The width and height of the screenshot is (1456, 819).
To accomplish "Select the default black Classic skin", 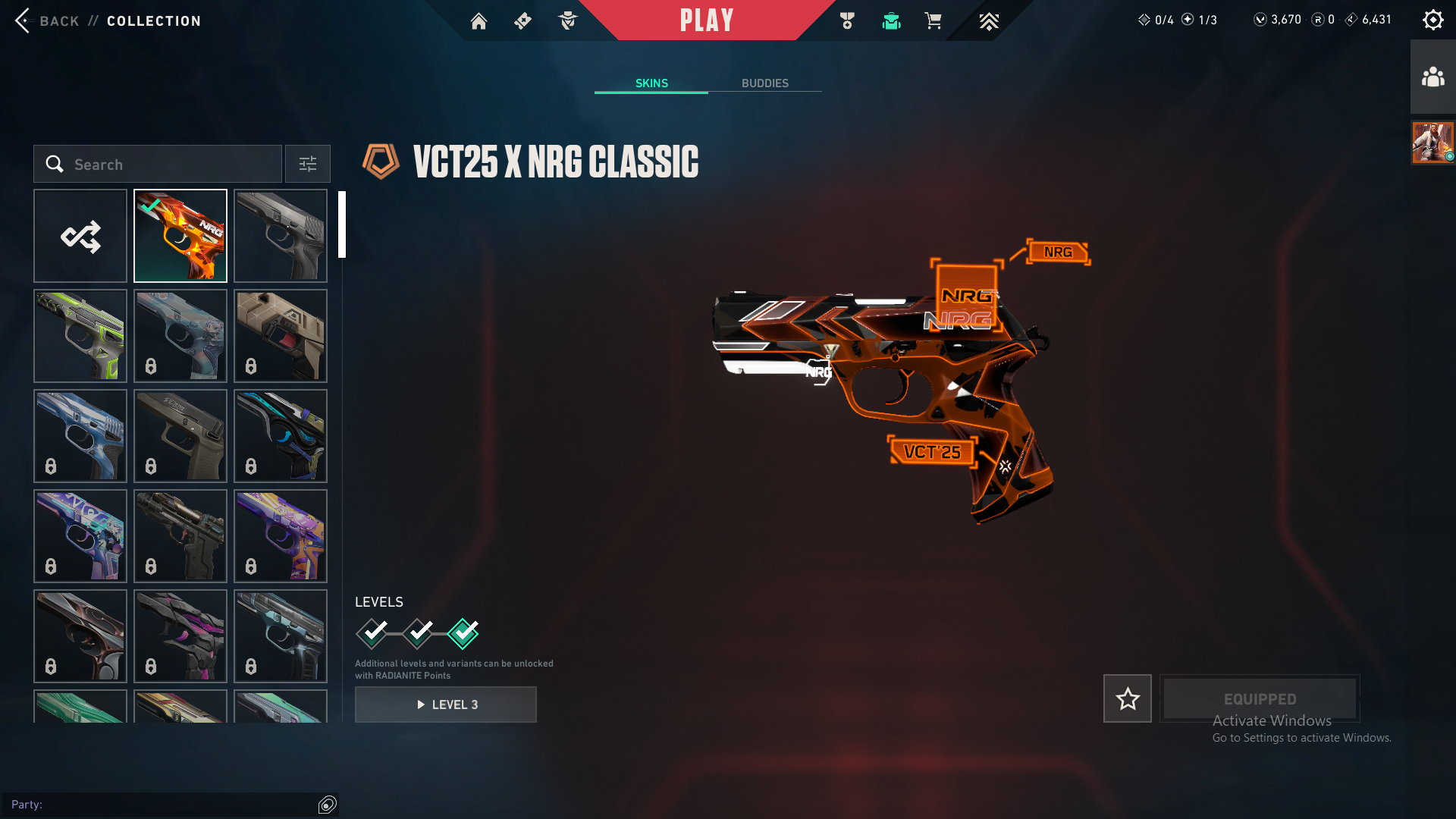I will pyautogui.click(x=281, y=237).
